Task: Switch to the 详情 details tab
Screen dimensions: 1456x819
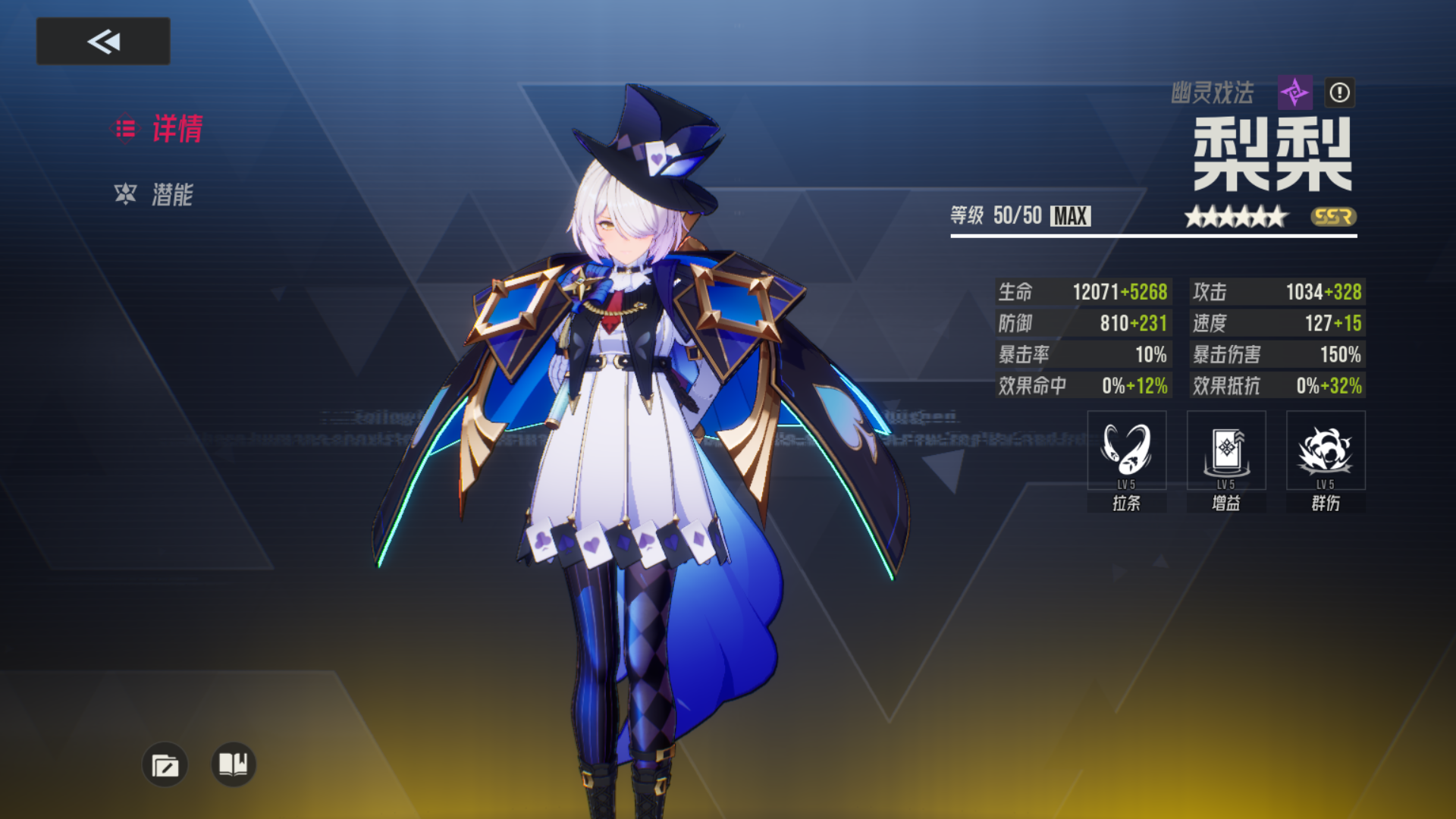Action: pyautogui.click(x=158, y=129)
